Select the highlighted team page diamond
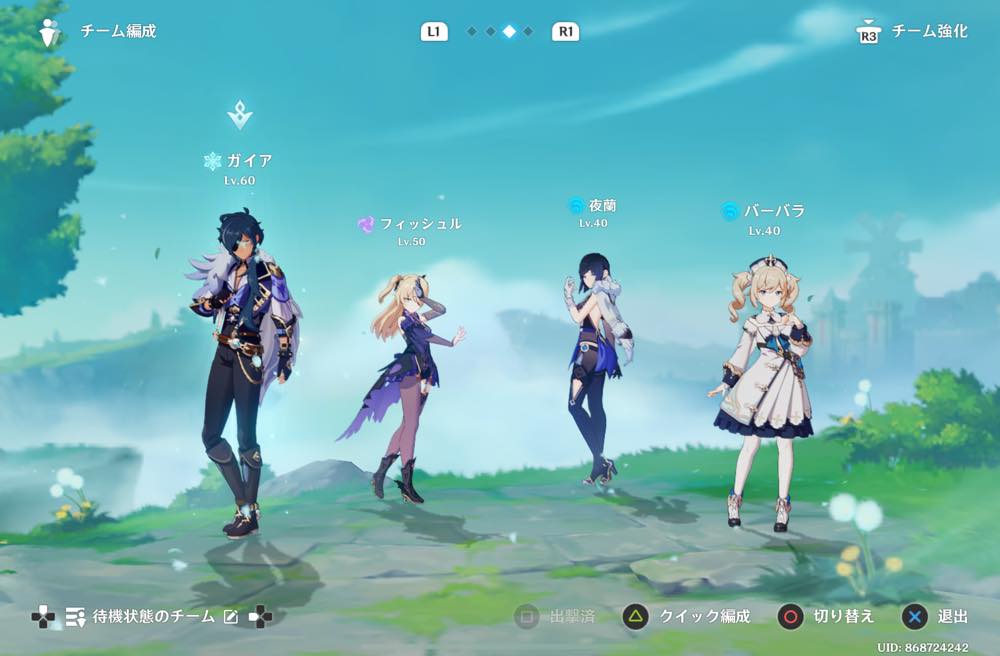 point(509,32)
